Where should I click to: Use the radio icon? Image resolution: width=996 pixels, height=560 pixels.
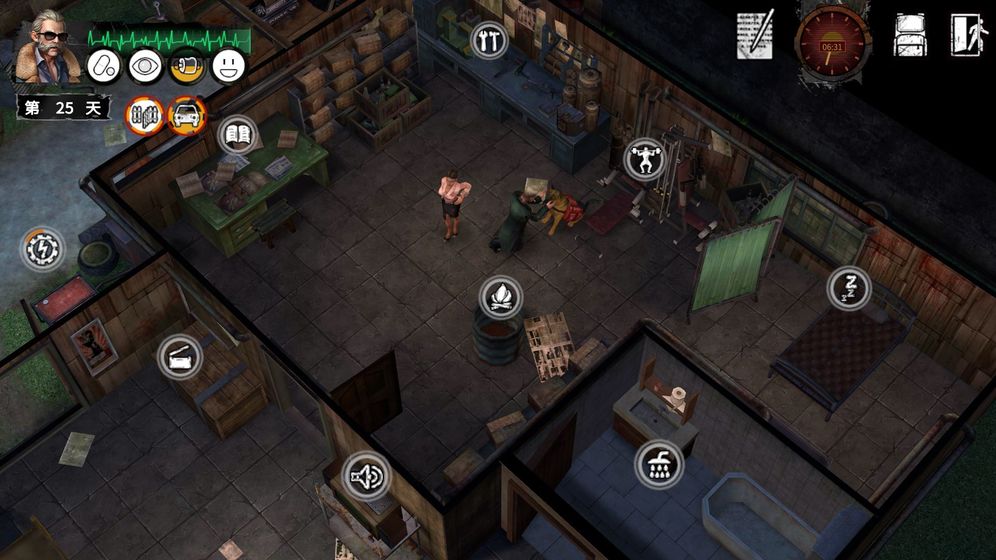(x=180, y=357)
